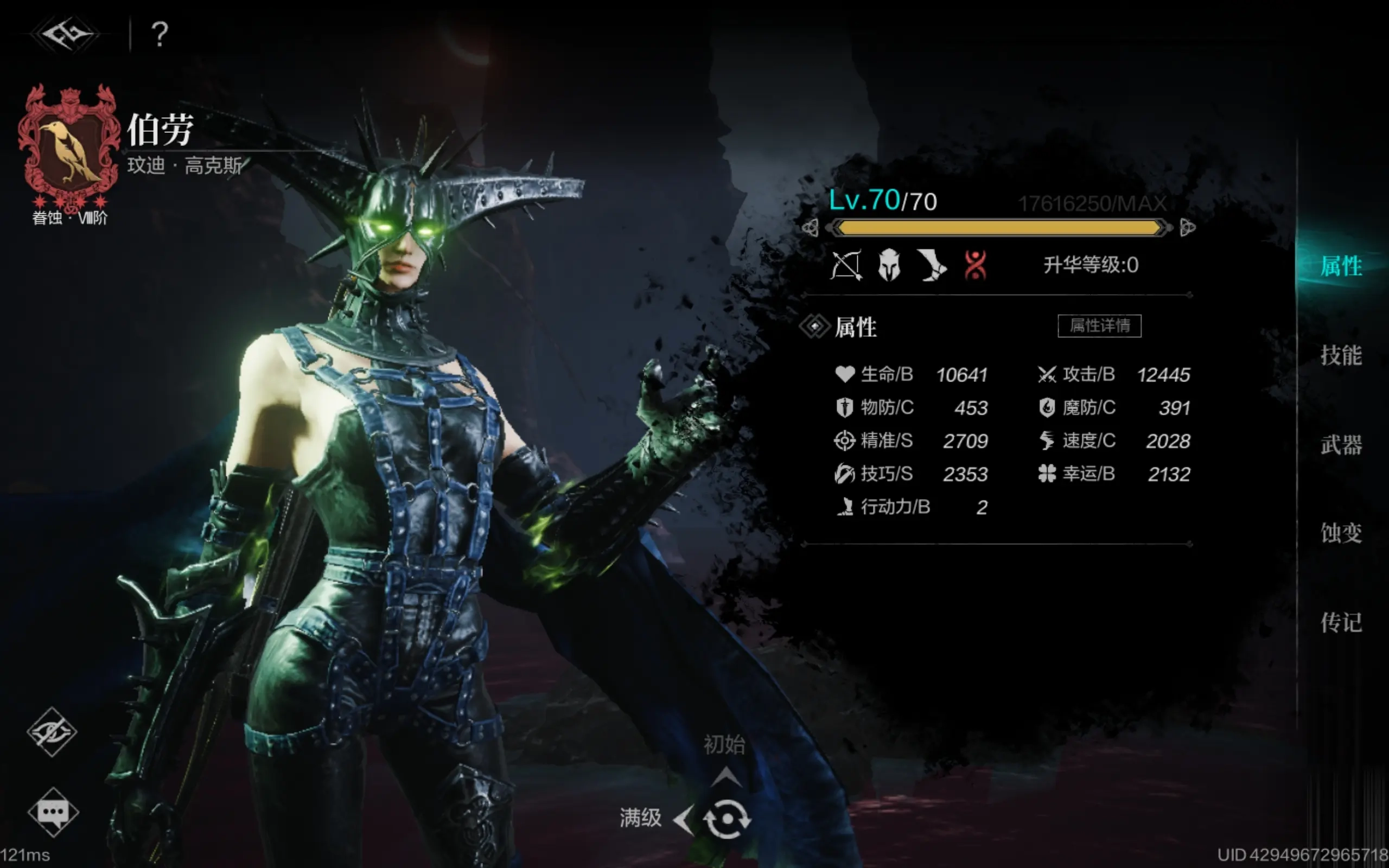
Task: Click the right arrow on level bar
Action: click(1187, 228)
